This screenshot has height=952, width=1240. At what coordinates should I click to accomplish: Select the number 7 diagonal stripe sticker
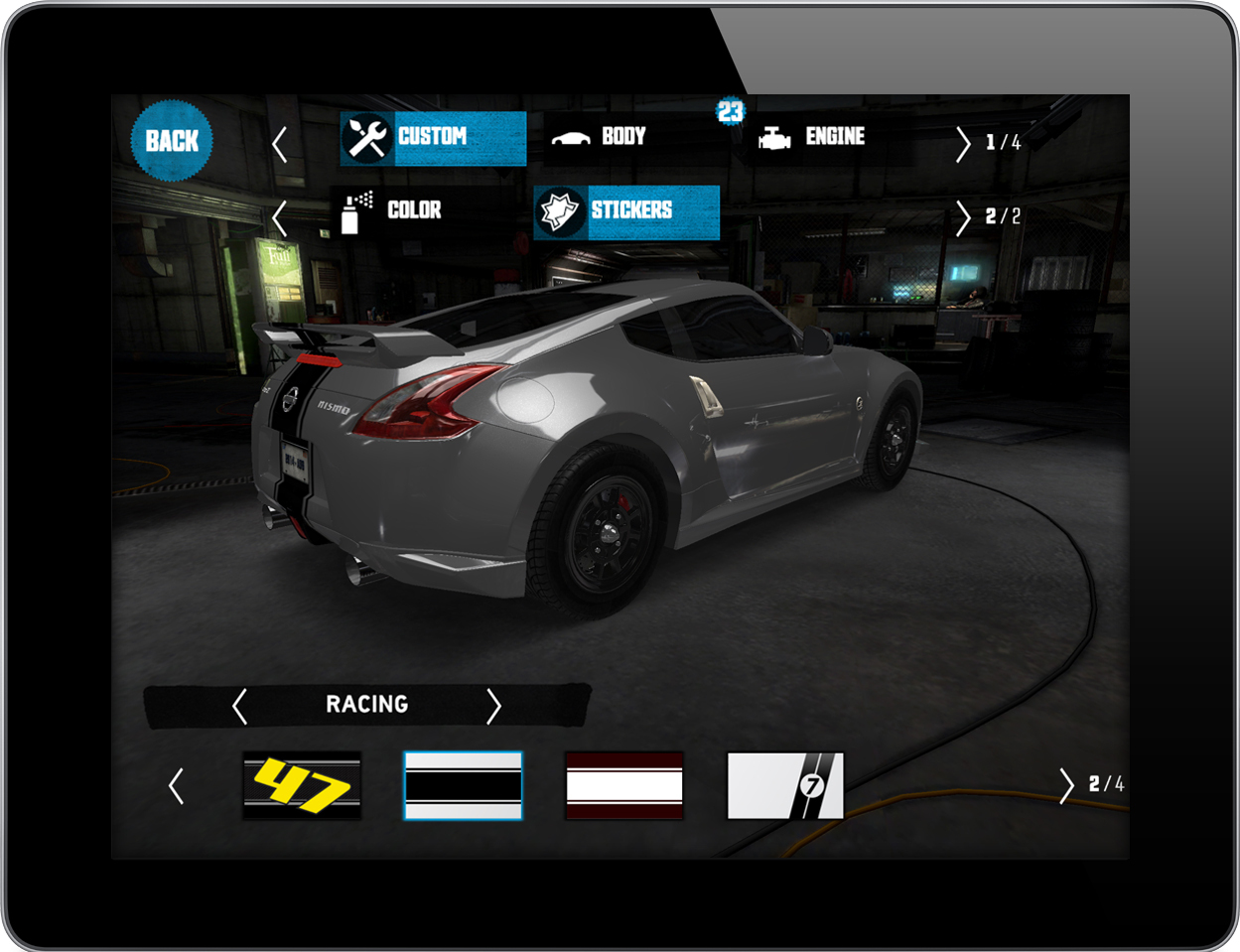click(x=785, y=785)
